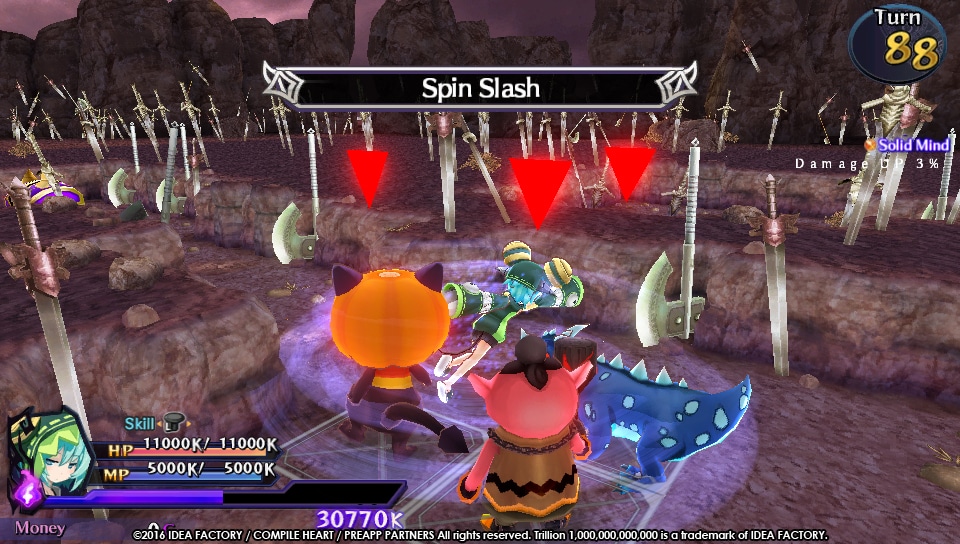Click the green-haired character portrait
The height and width of the screenshot is (544, 960).
tap(43, 447)
